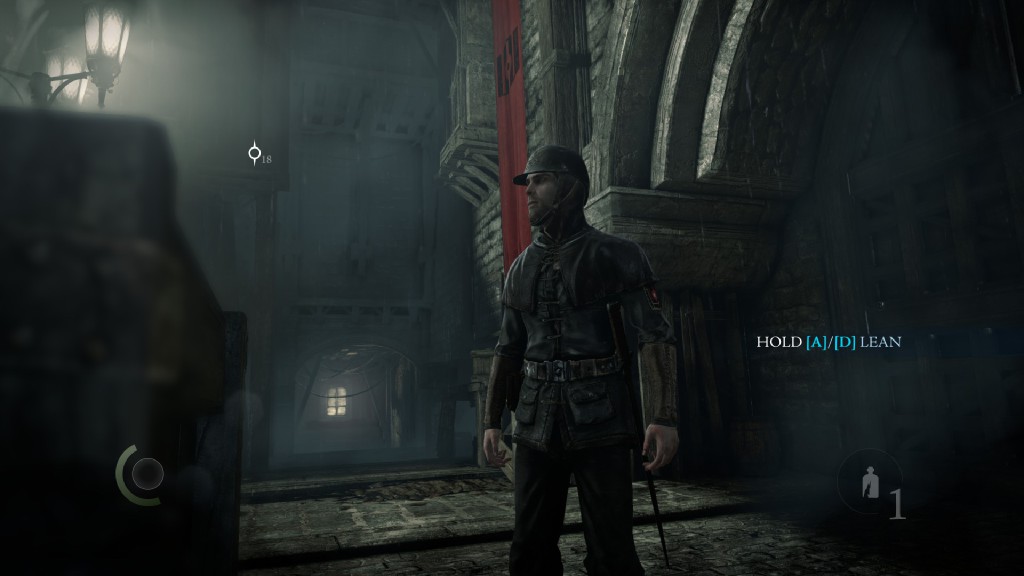Click the objective waypoint marker

254,154
